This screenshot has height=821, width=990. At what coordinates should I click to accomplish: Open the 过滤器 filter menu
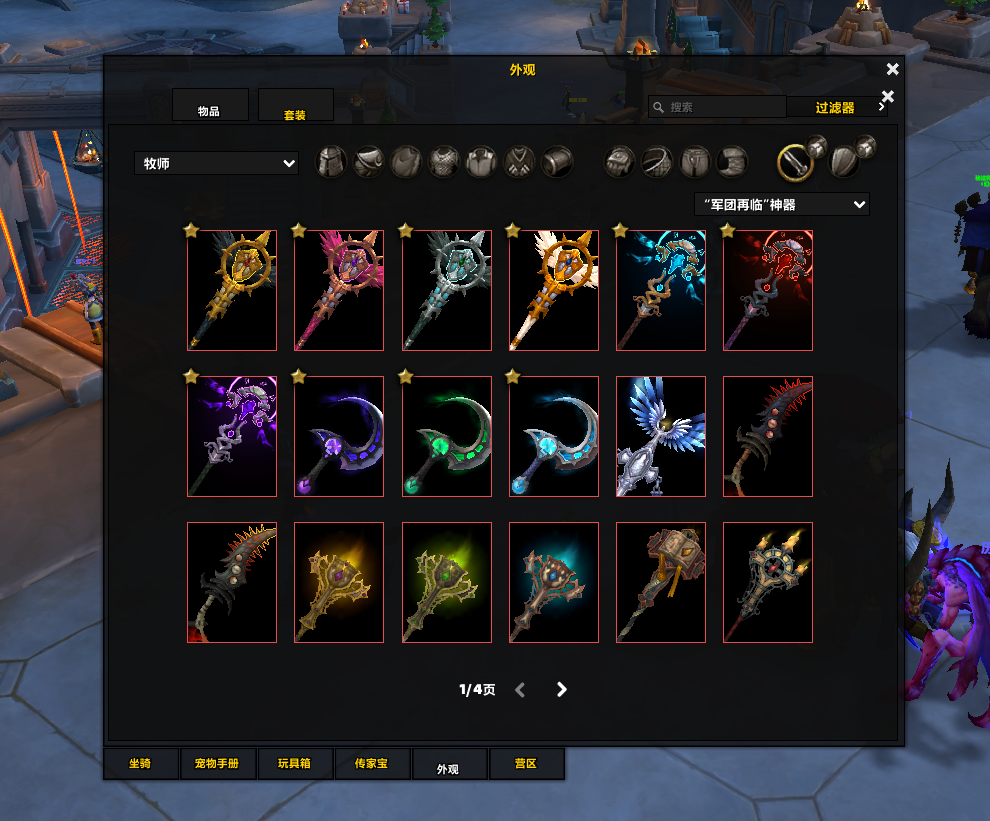(x=835, y=107)
